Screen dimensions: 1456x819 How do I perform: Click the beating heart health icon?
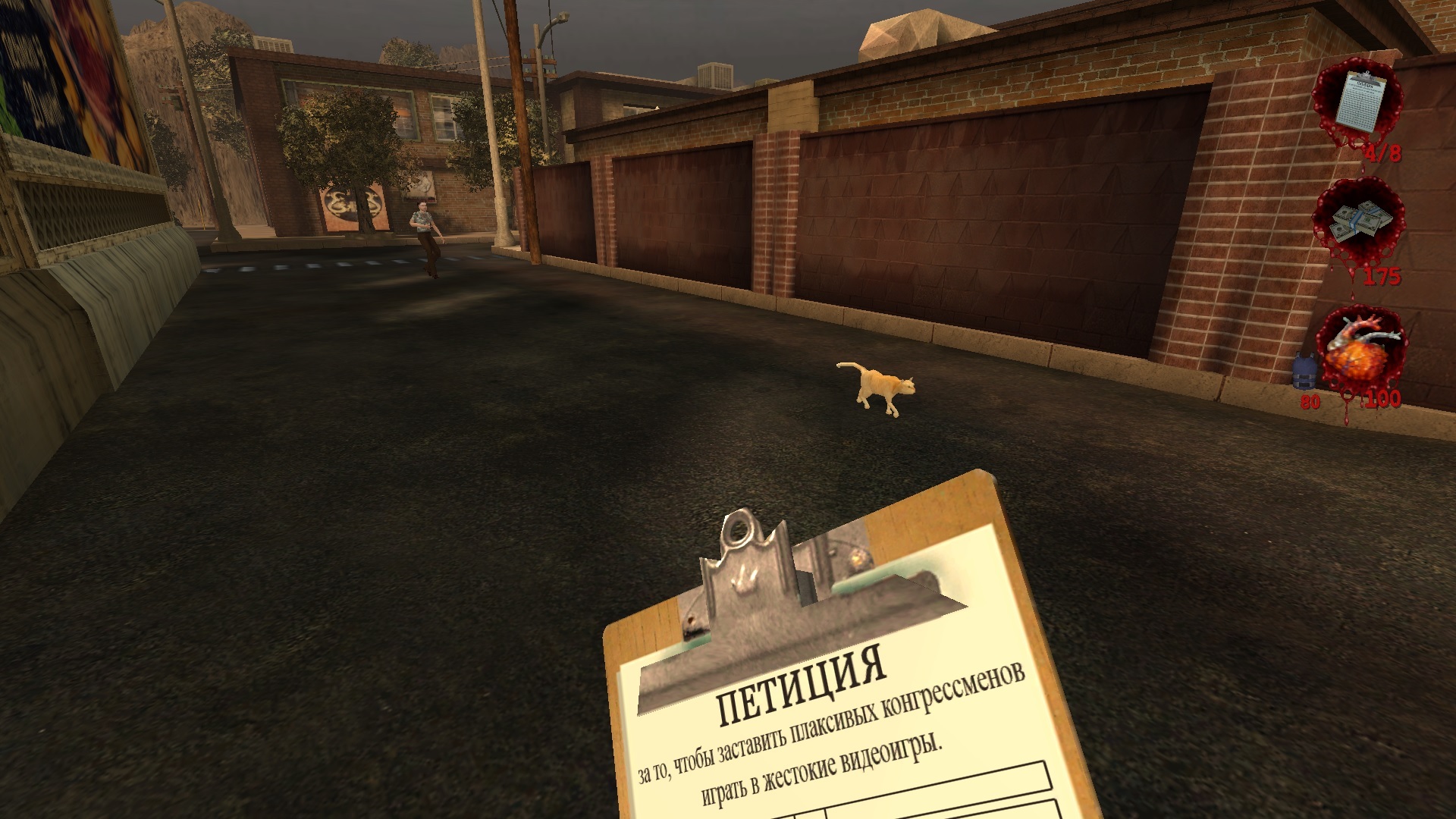[x=1363, y=350]
